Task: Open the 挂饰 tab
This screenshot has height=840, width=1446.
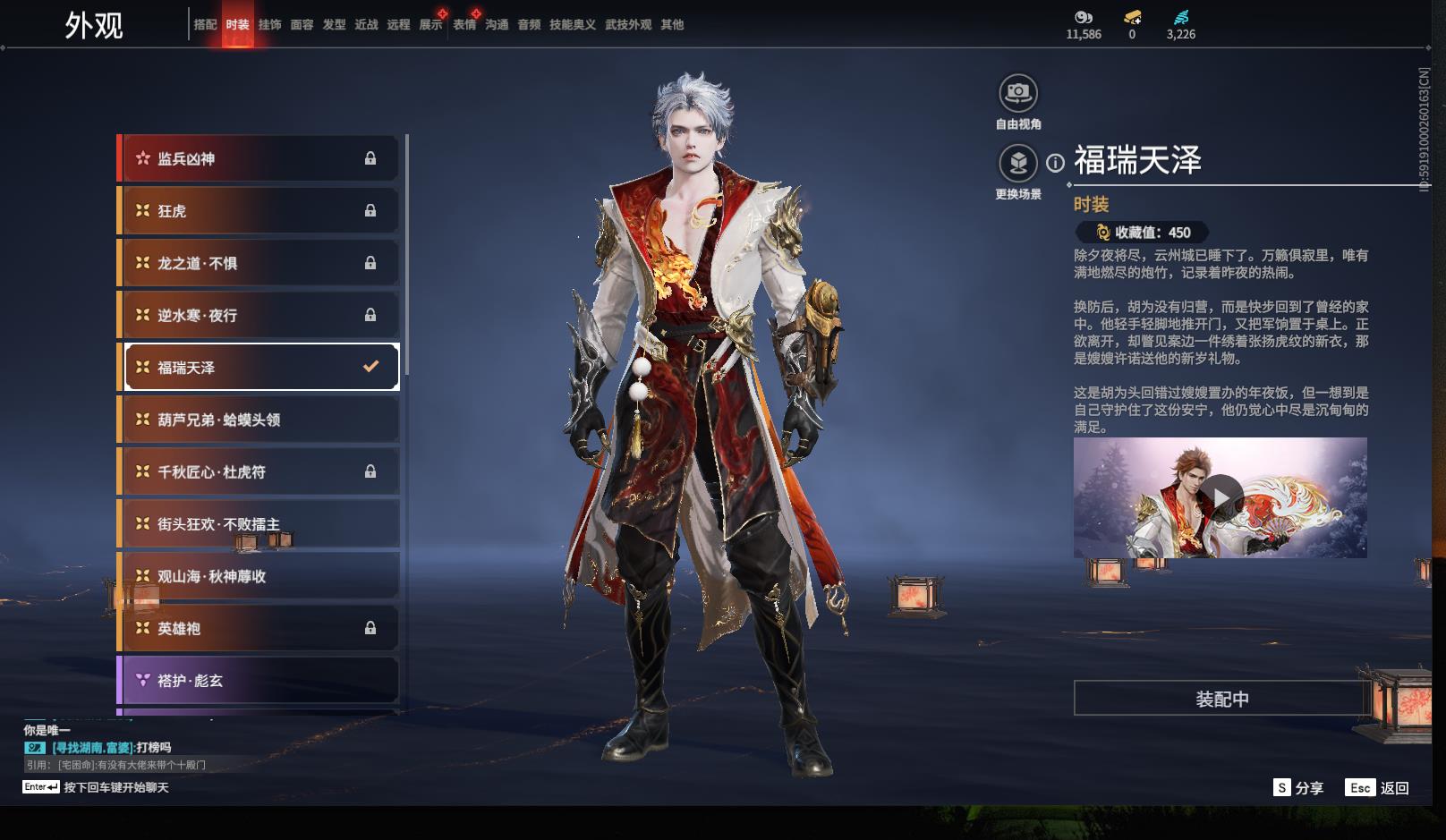Action: [x=269, y=25]
